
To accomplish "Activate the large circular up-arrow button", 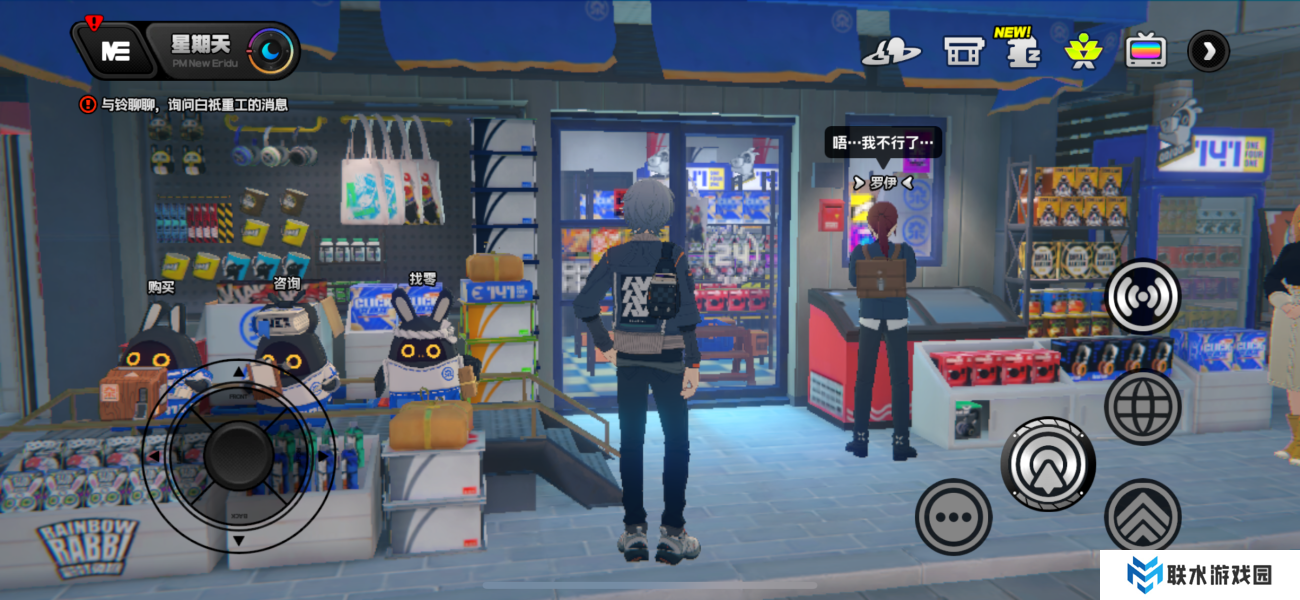I will pos(1048,464).
